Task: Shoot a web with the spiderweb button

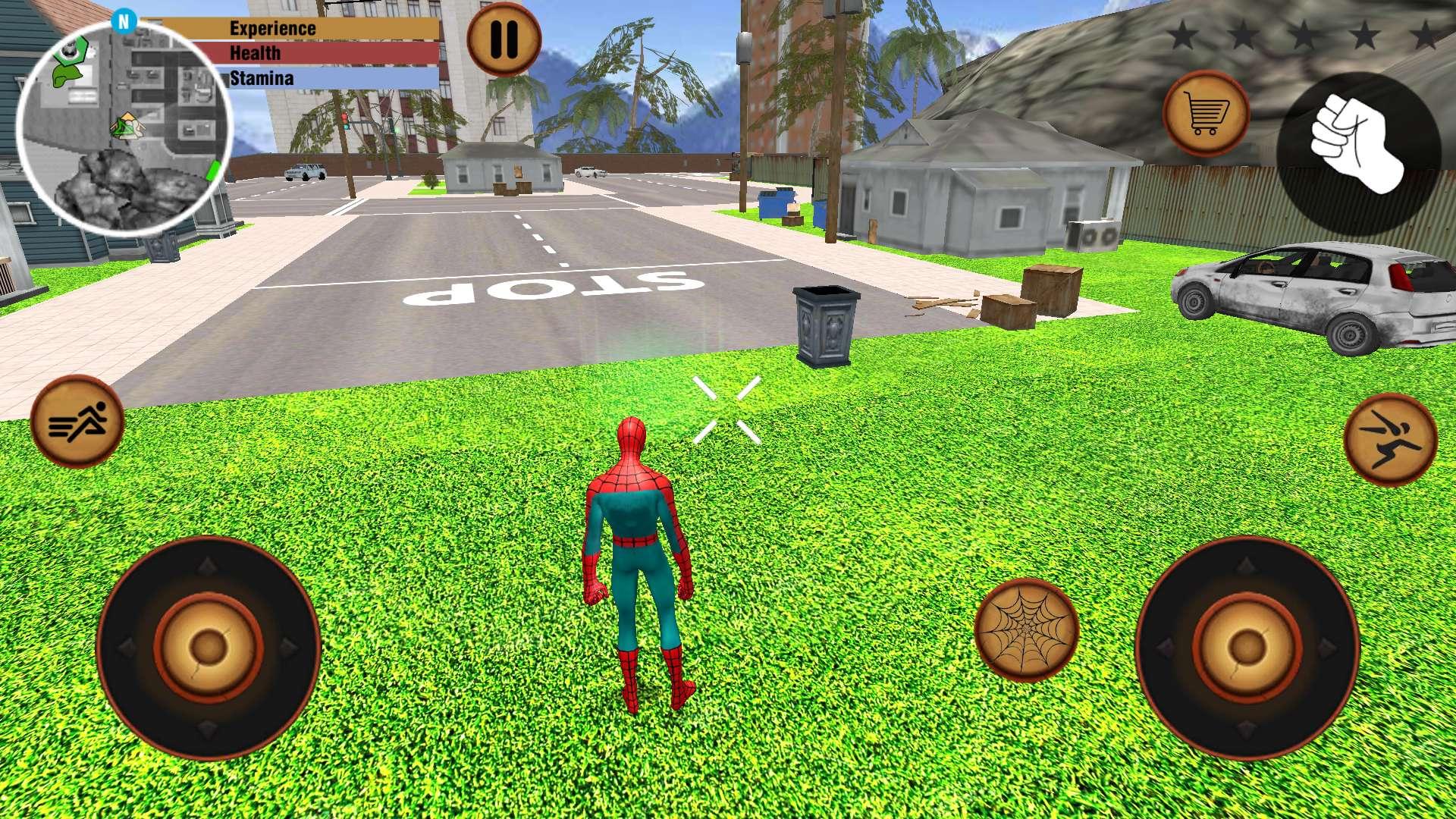Action: click(x=1026, y=629)
